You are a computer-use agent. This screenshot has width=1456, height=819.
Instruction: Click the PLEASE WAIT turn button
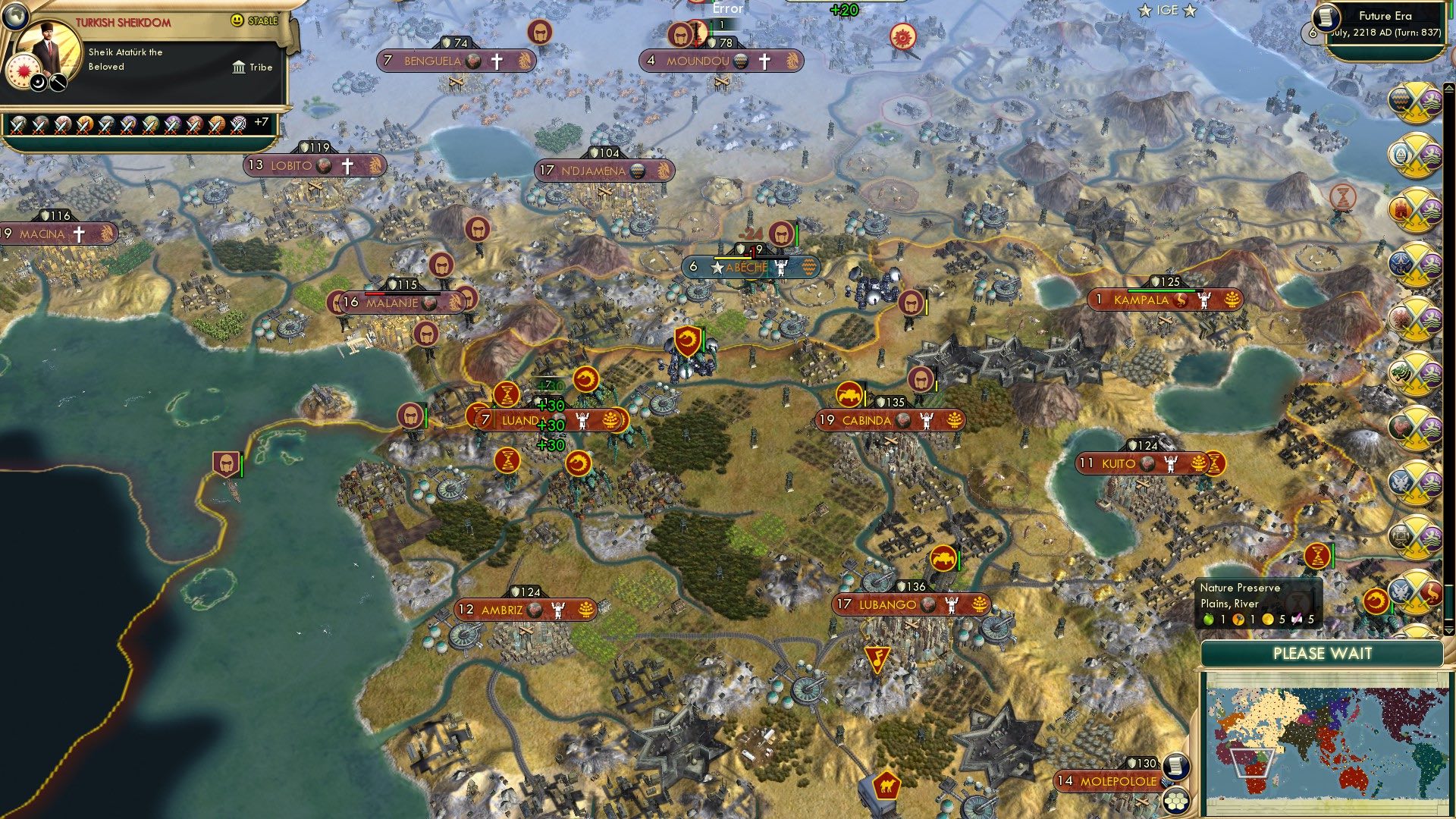(1322, 654)
